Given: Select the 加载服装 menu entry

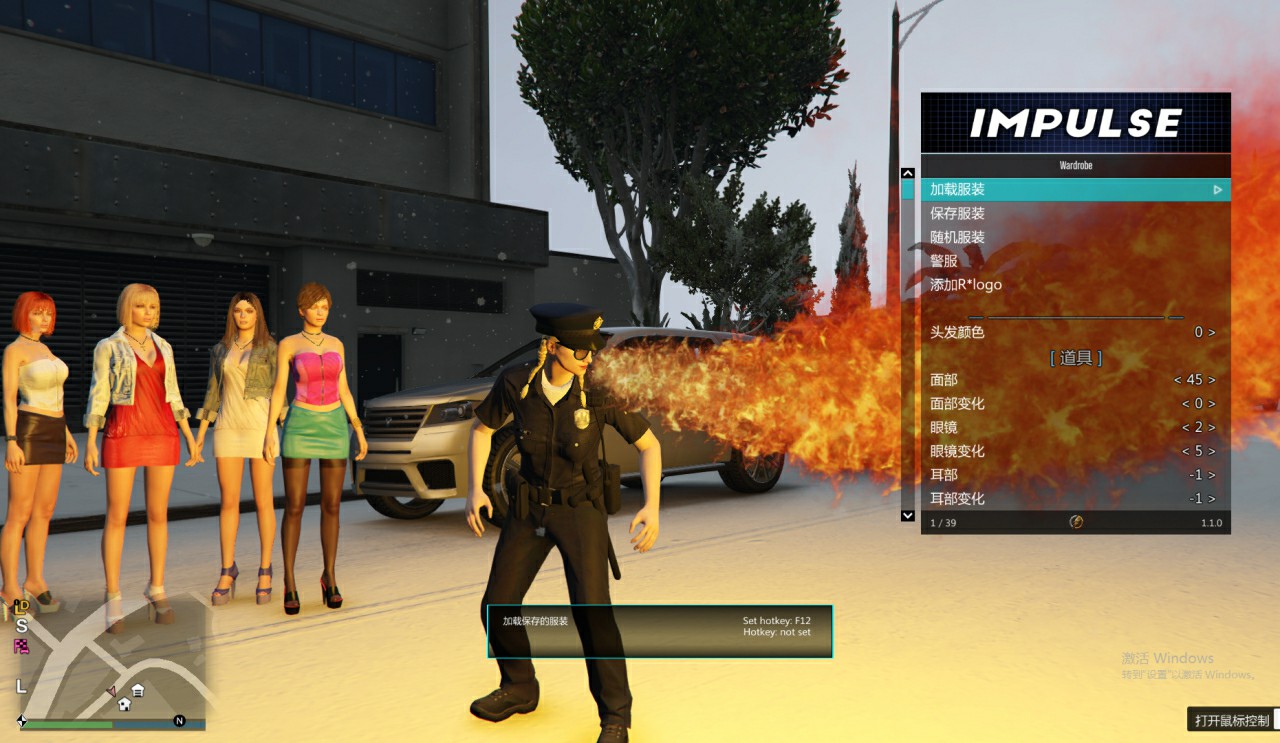Looking at the screenshot, I should 1075,189.
